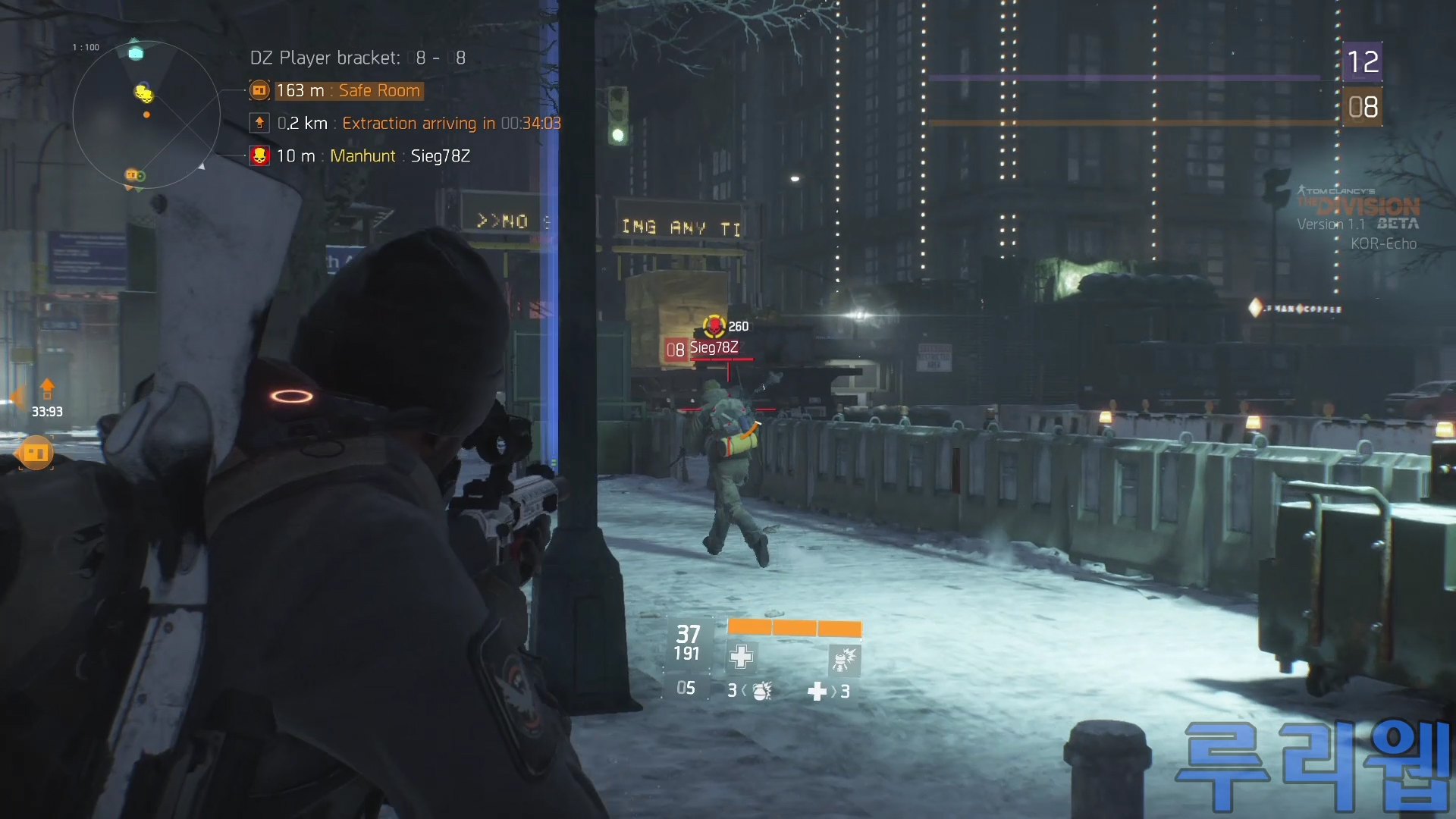This screenshot has height=819, width=1456.
Task: Select the Safe Room objective tracker
Action: 347,91
